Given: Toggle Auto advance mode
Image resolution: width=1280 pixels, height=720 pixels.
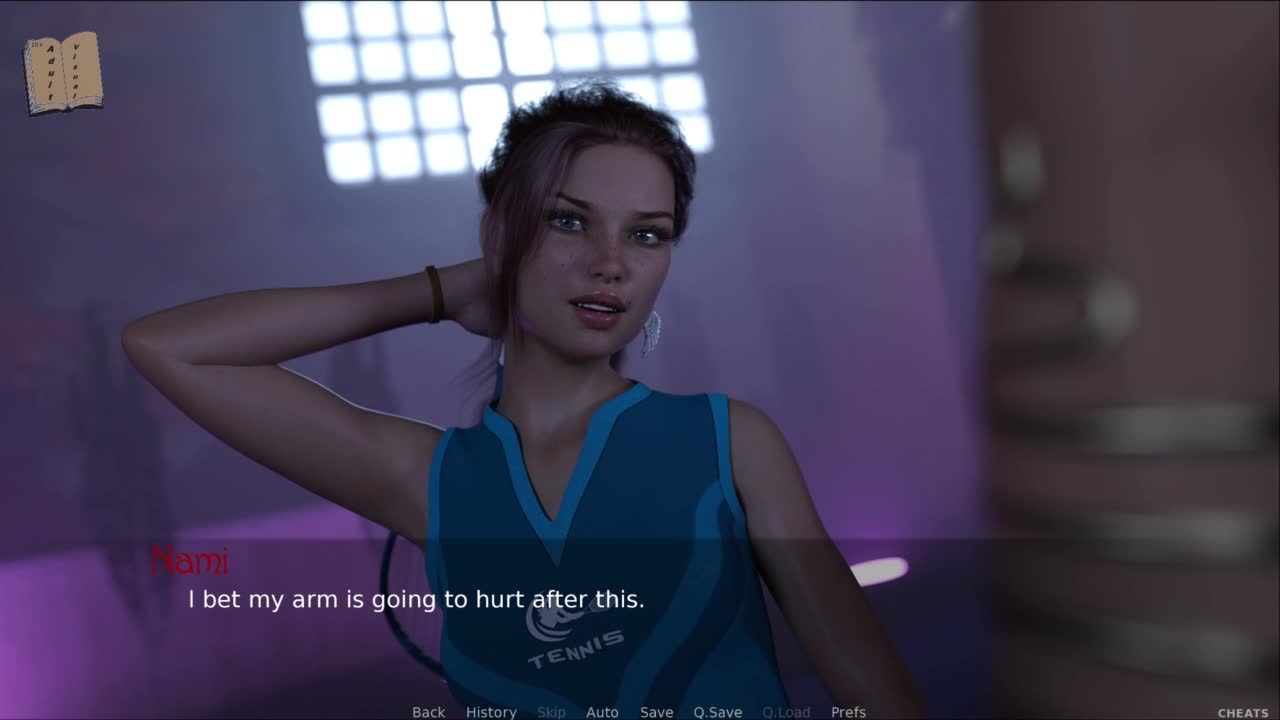Looking at the screenshot, I should click(602, 712).
